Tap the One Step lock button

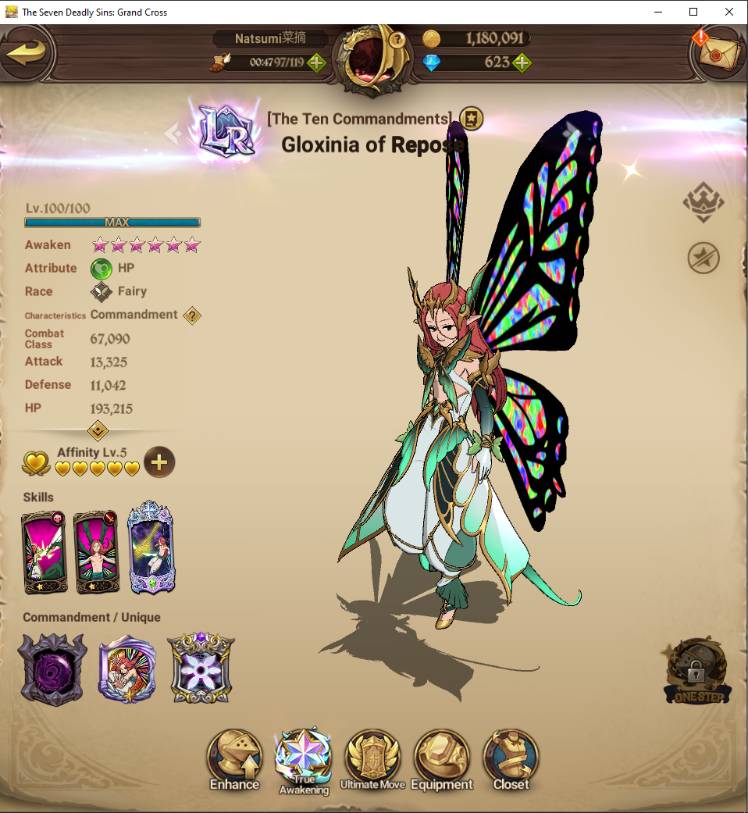point(697,671)
